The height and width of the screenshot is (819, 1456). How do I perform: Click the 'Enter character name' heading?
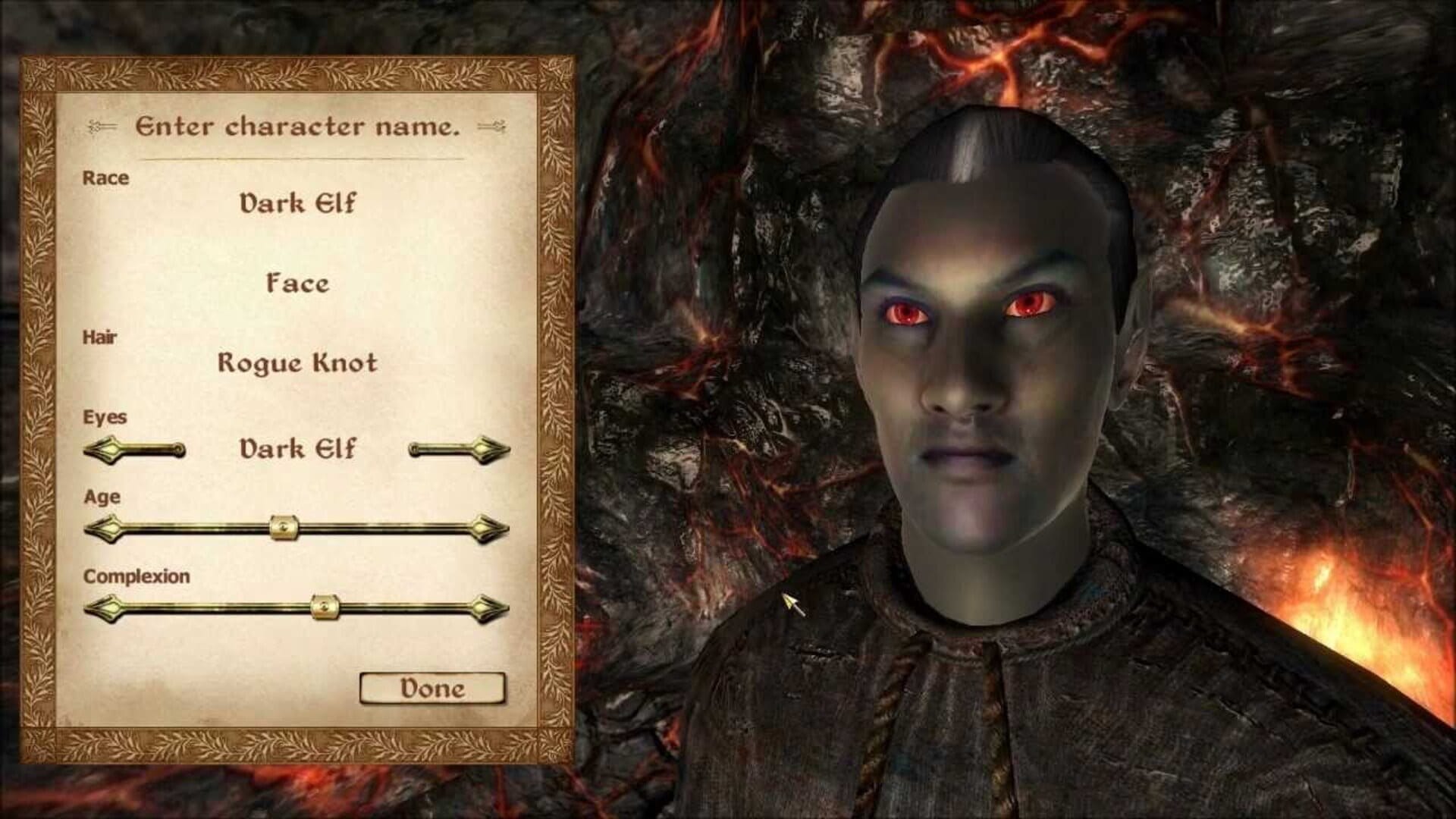(298, 127)
